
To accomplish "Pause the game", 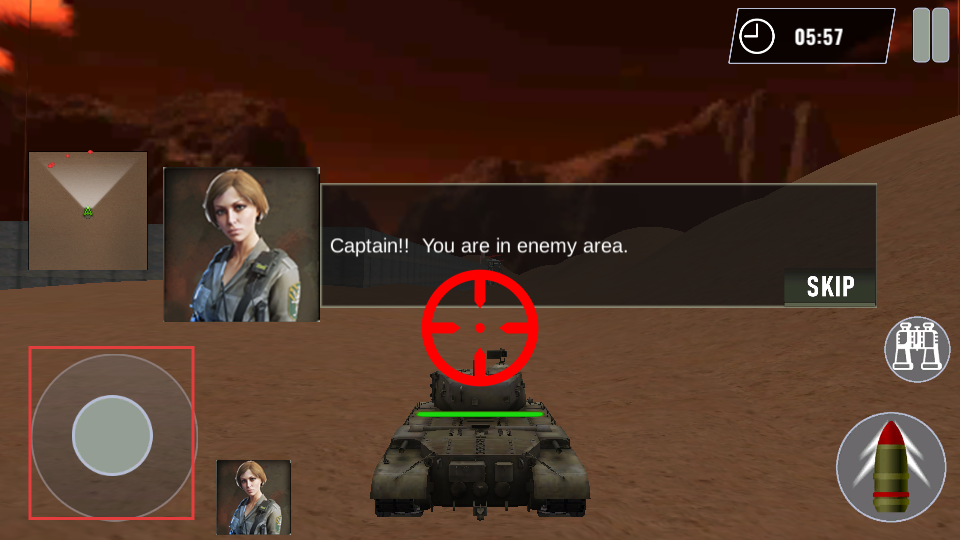I will pyautogui.click(x=930, y=36).
